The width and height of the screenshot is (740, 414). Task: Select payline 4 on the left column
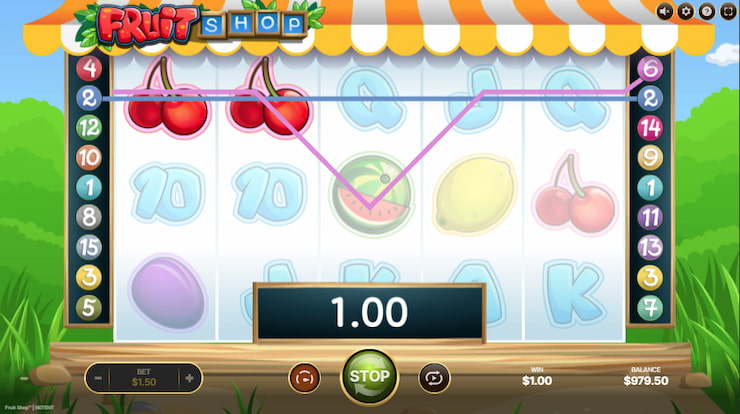[x=90, y=69]
